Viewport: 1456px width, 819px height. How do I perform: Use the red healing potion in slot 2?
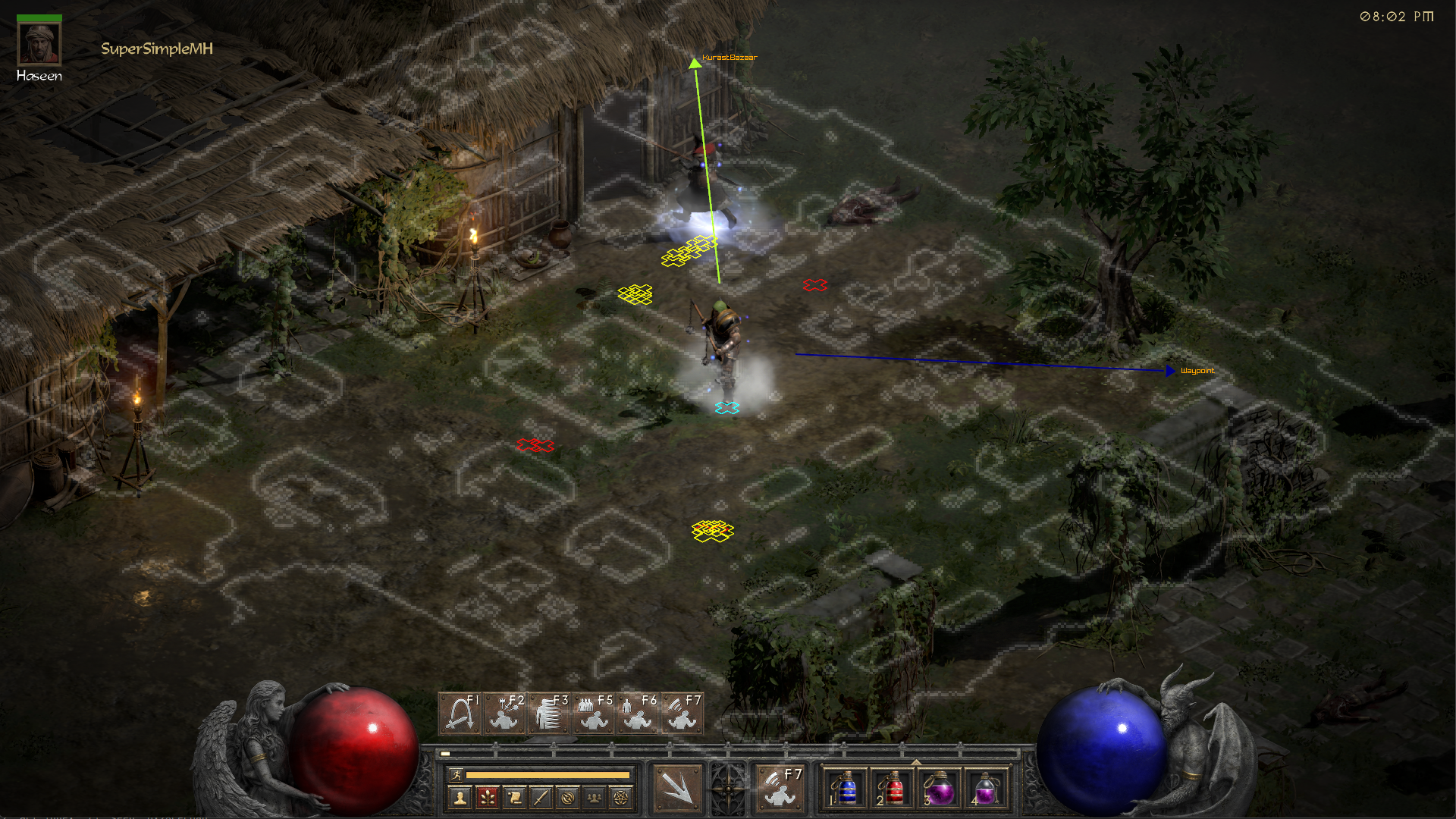coord(893,789)
